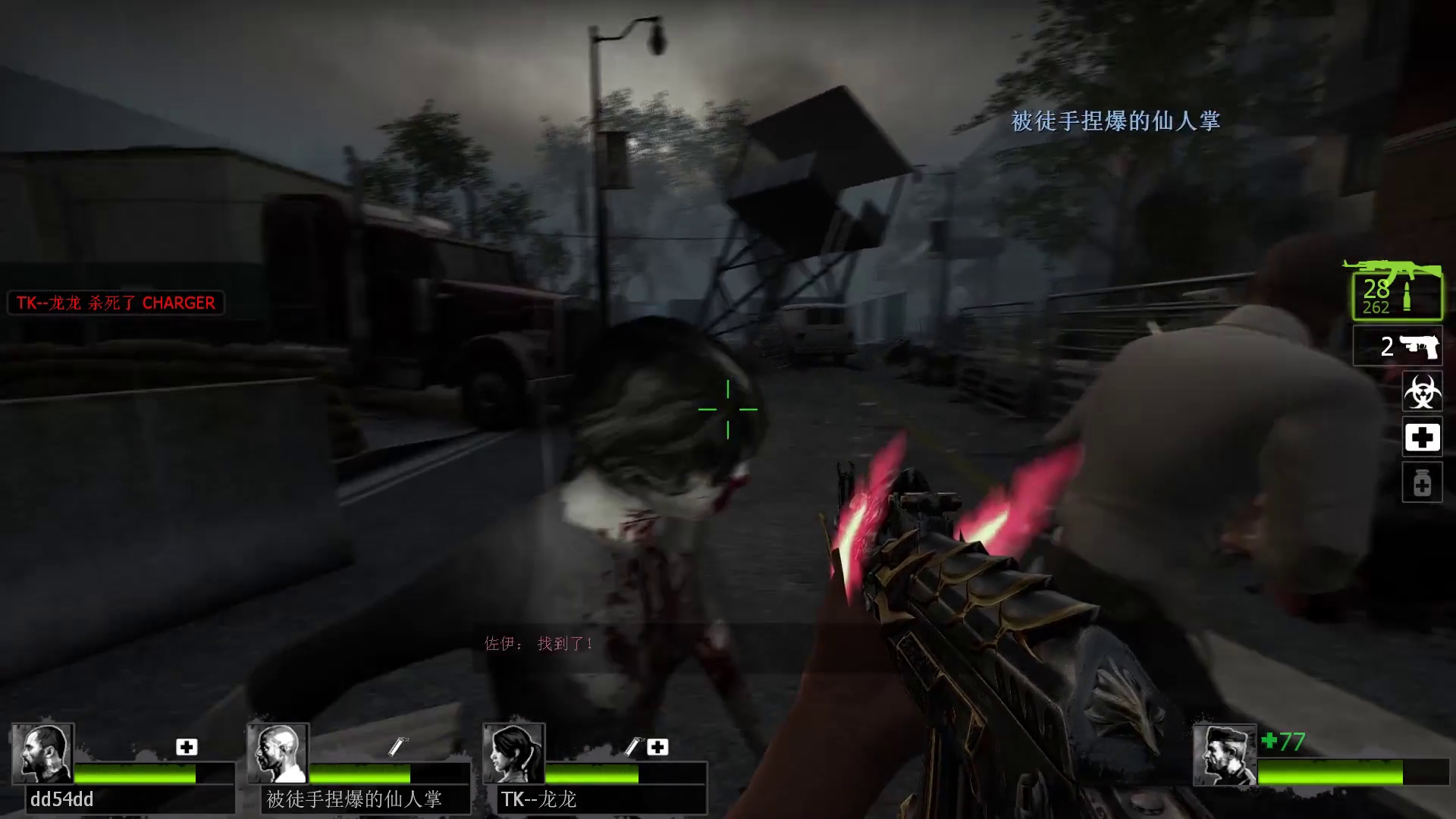Click TK--龙龙's ponytail teammate portrait
This screenshot has width=1456, height=819.
click(x=513, y=754)
